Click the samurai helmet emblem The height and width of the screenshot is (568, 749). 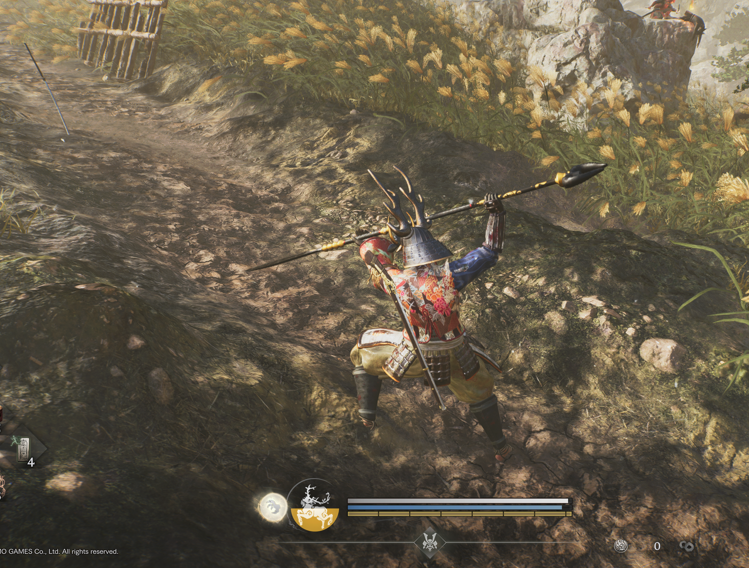click(431, 542)
